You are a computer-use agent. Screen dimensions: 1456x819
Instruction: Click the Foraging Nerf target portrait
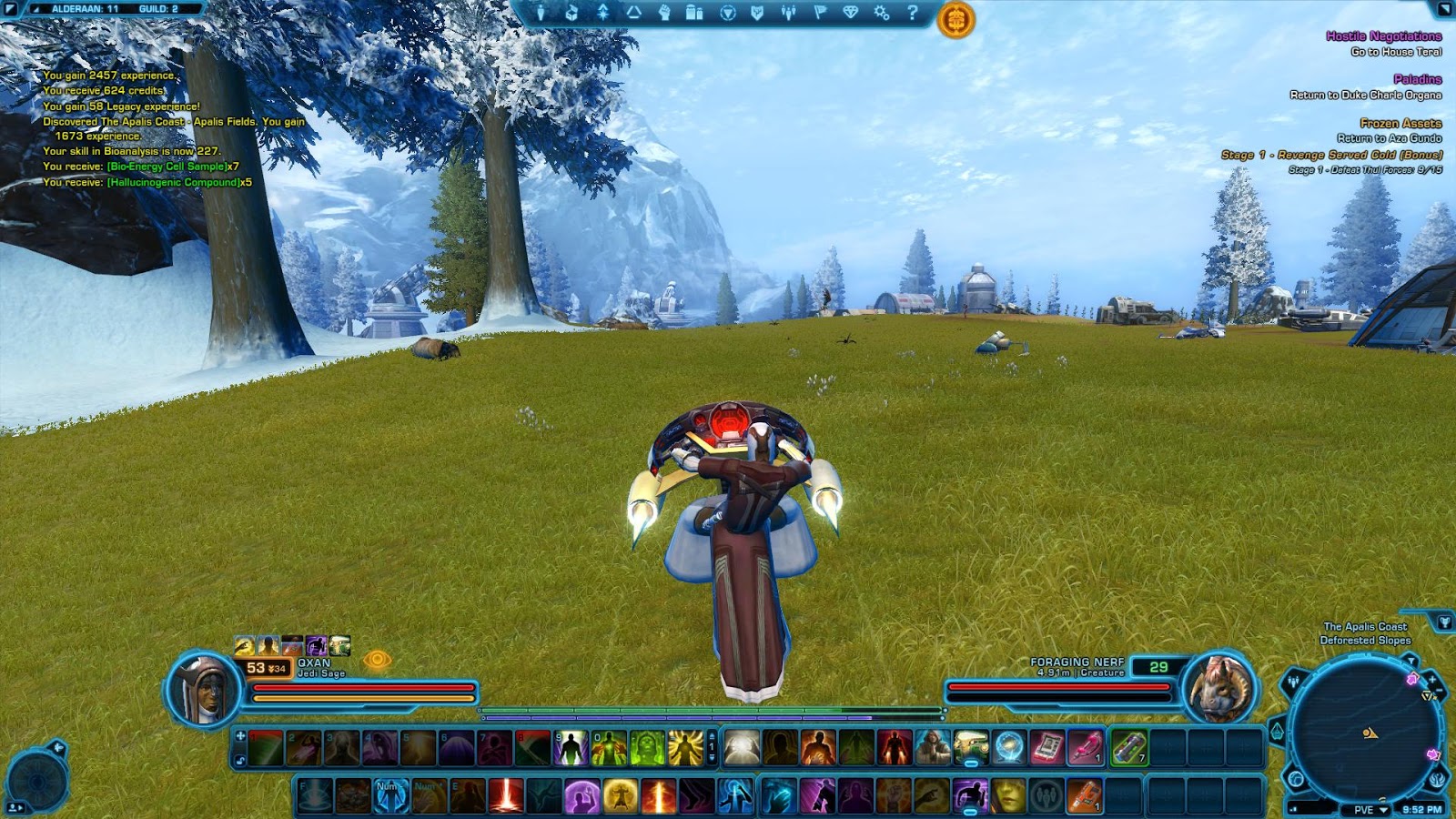[1220, 689]
